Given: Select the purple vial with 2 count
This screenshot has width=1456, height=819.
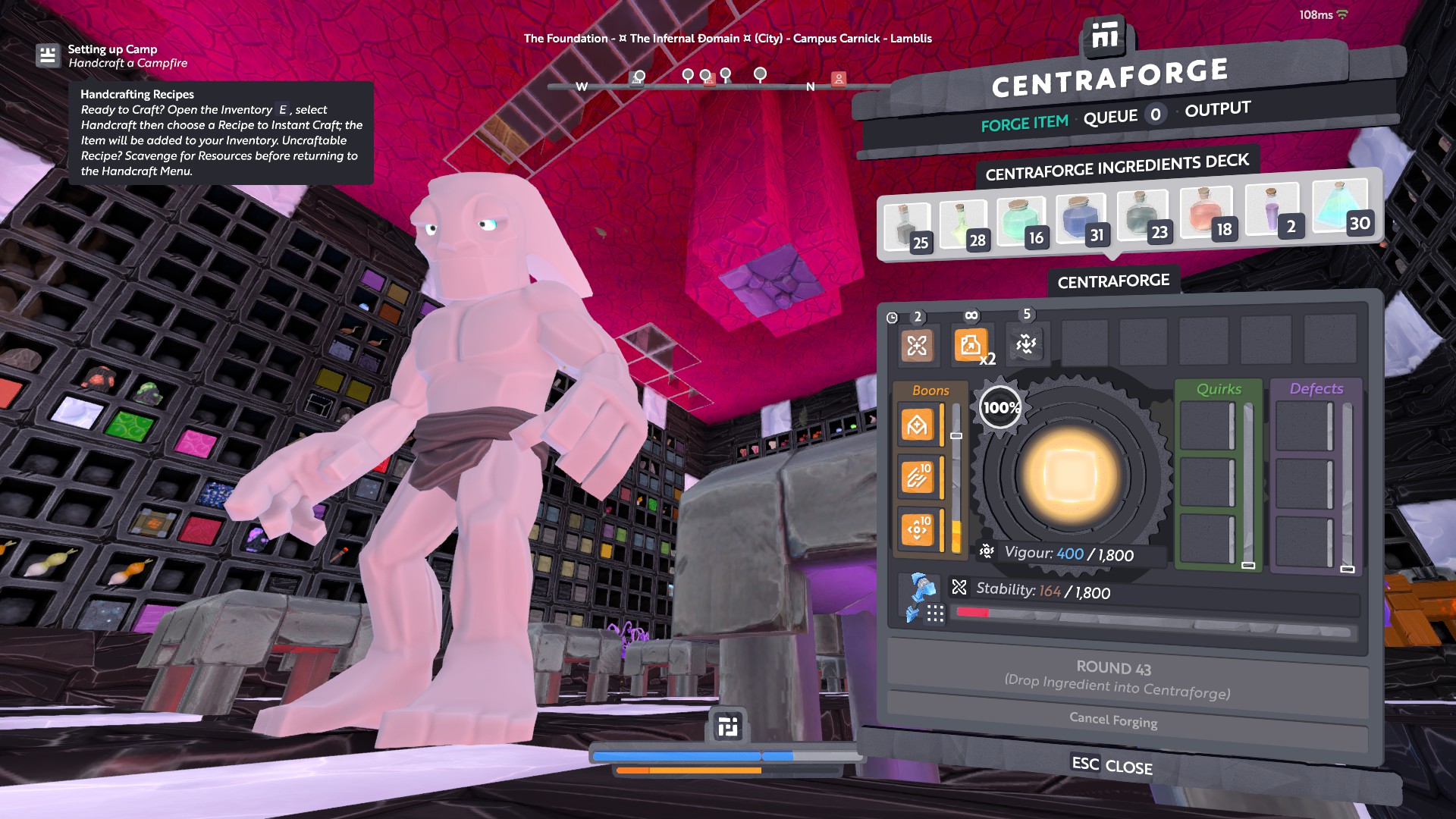Looking at the screenshot, I should coord(1272,209).
